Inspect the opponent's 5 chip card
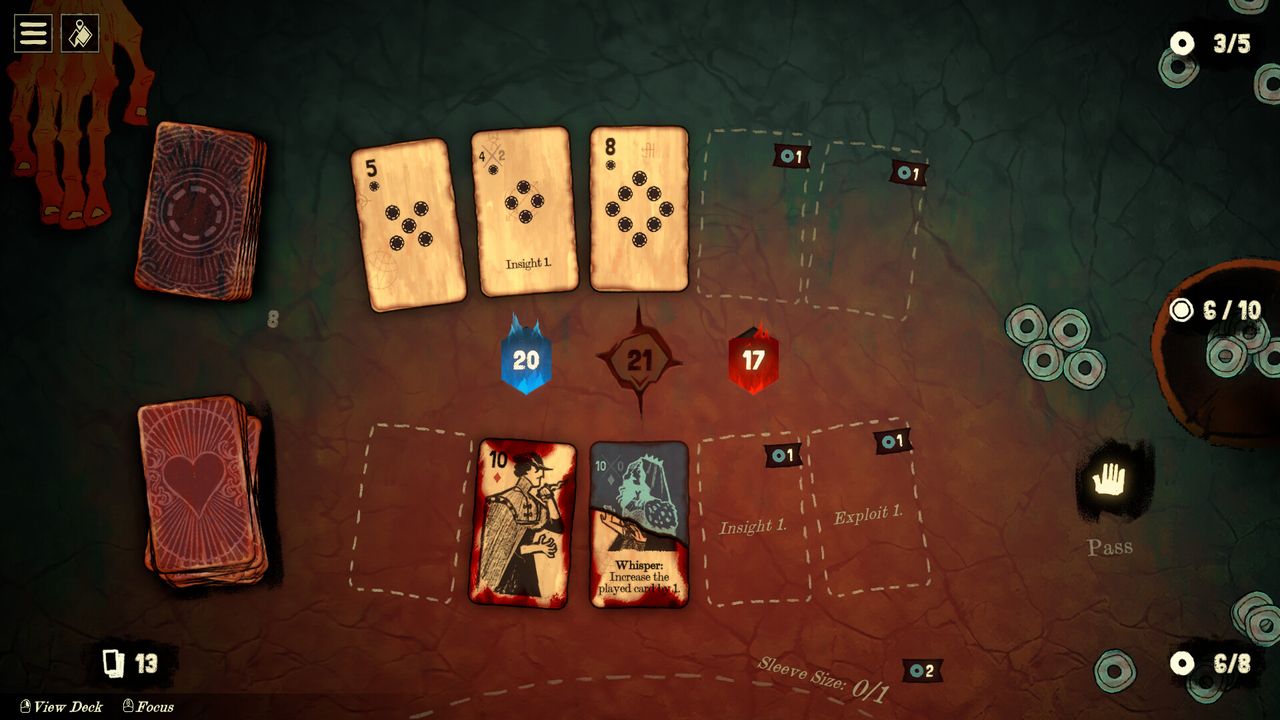 tap(408, 224)
